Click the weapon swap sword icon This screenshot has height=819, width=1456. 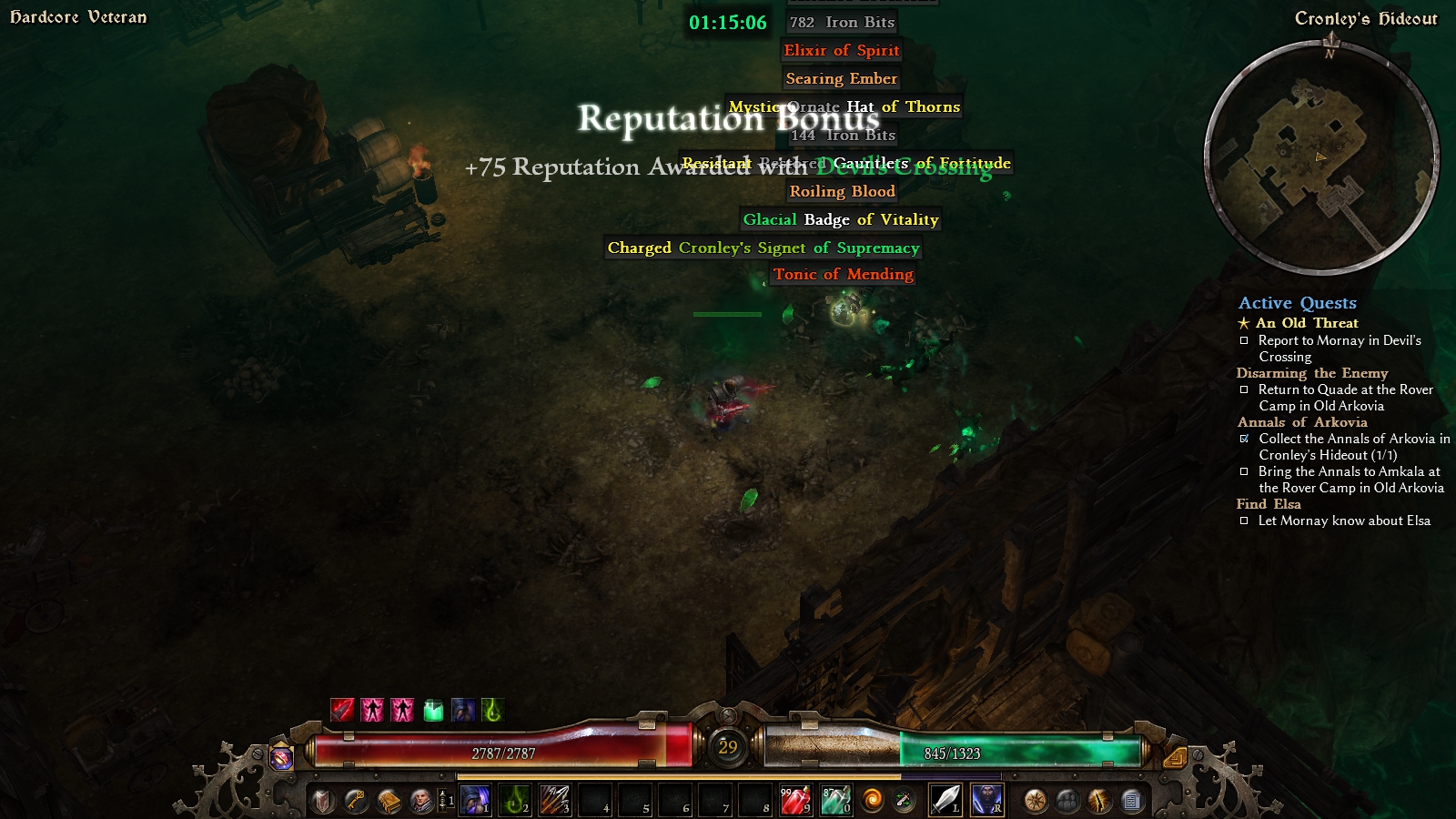[x=904, y=801]
